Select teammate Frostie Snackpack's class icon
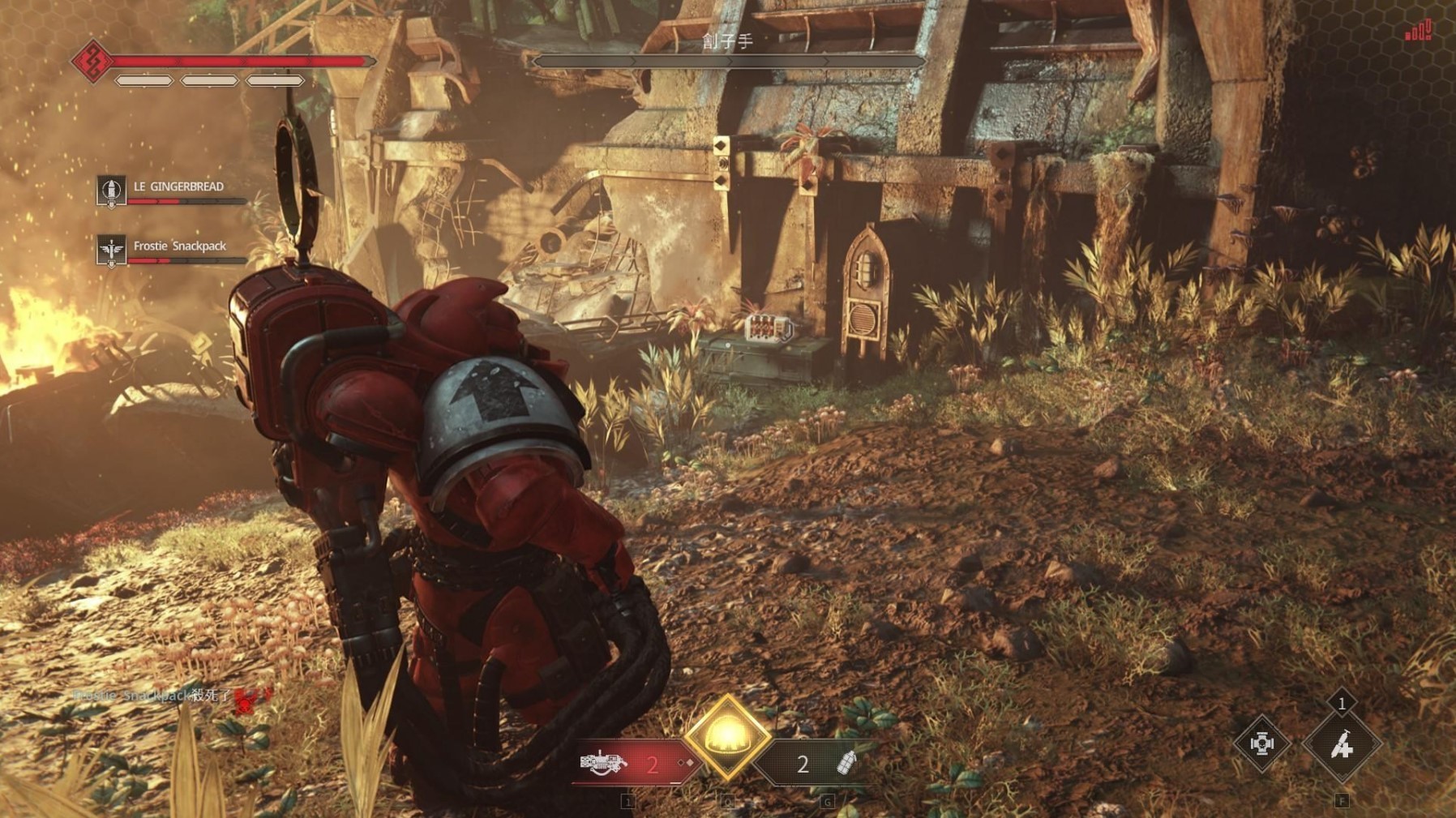The image size is (1456, 818). pyautogui.click(x=111, y=251)
